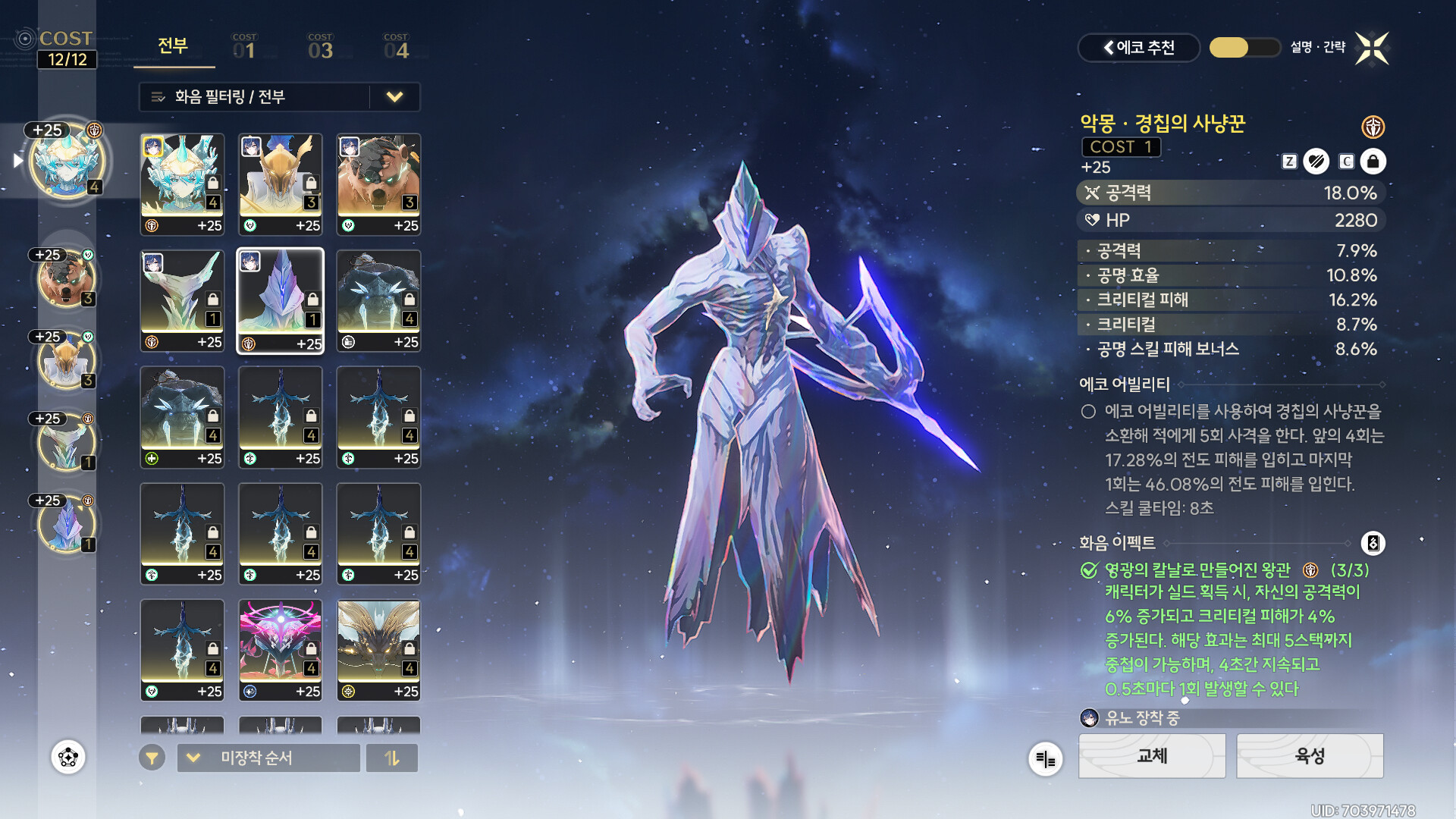Choose the golden helmet cost-3 echo in grid
Screen dimensions: 1456x819
point(280,184)
